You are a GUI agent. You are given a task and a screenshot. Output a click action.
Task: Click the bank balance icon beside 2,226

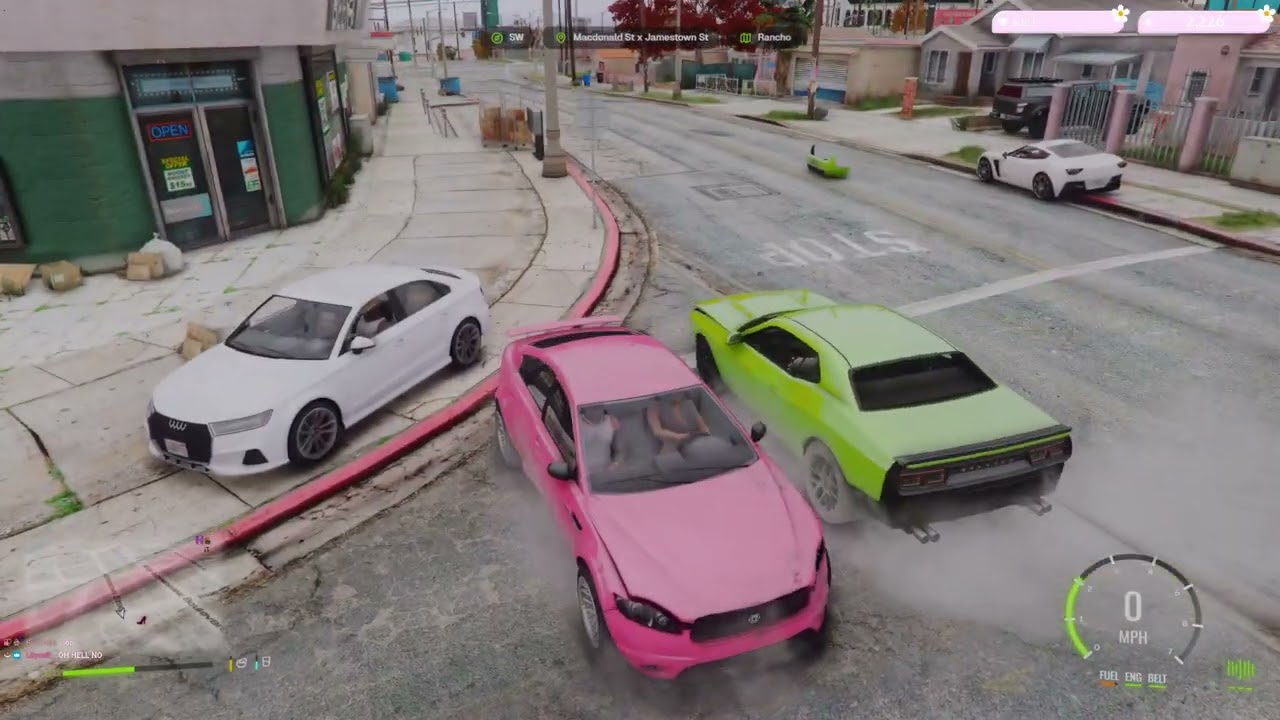pyautogui.click(x=1148, y=21)
